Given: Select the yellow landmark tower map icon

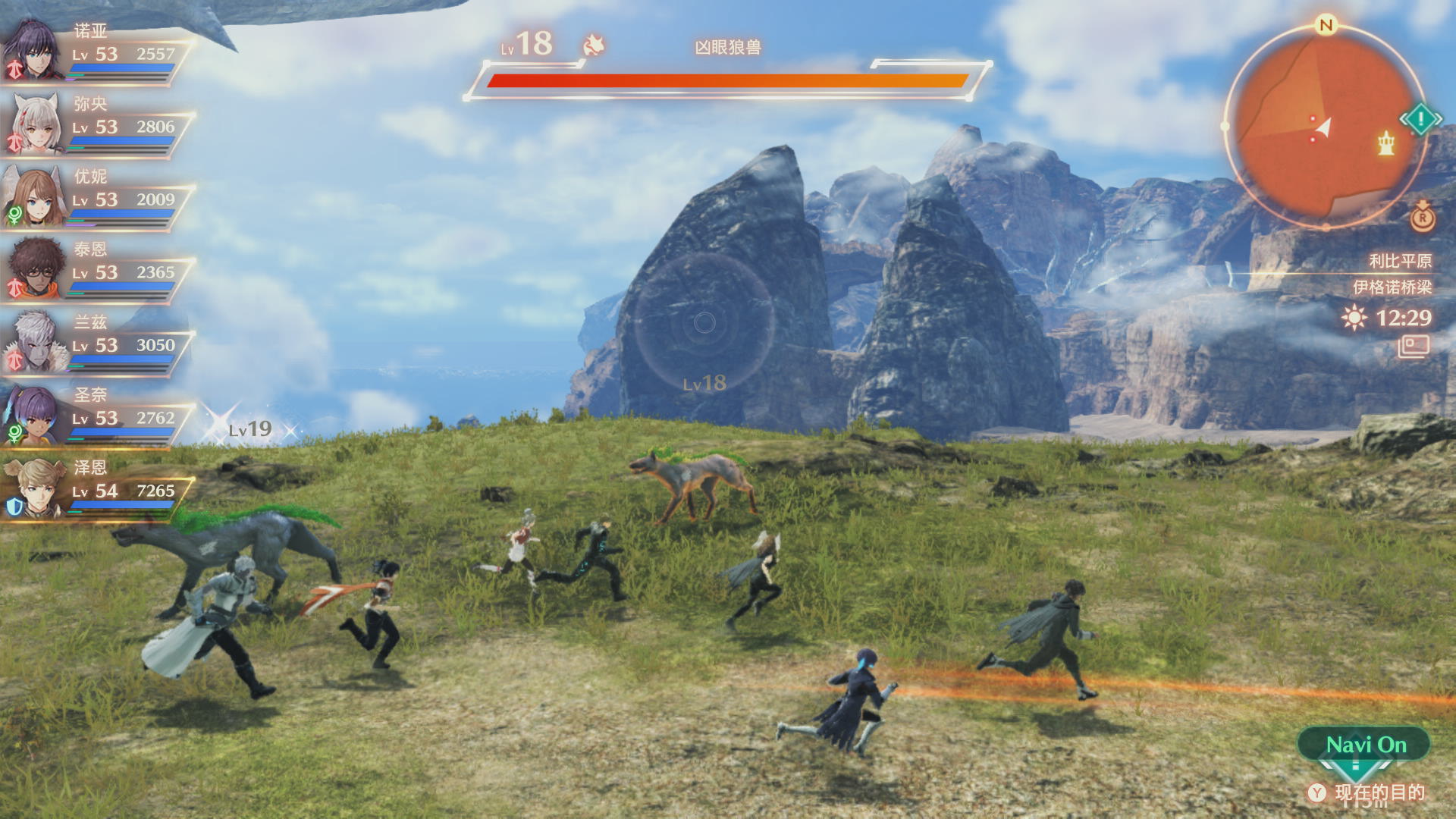Looking at the screenshot, I should pyautogui.click(x=1386, y=143).
